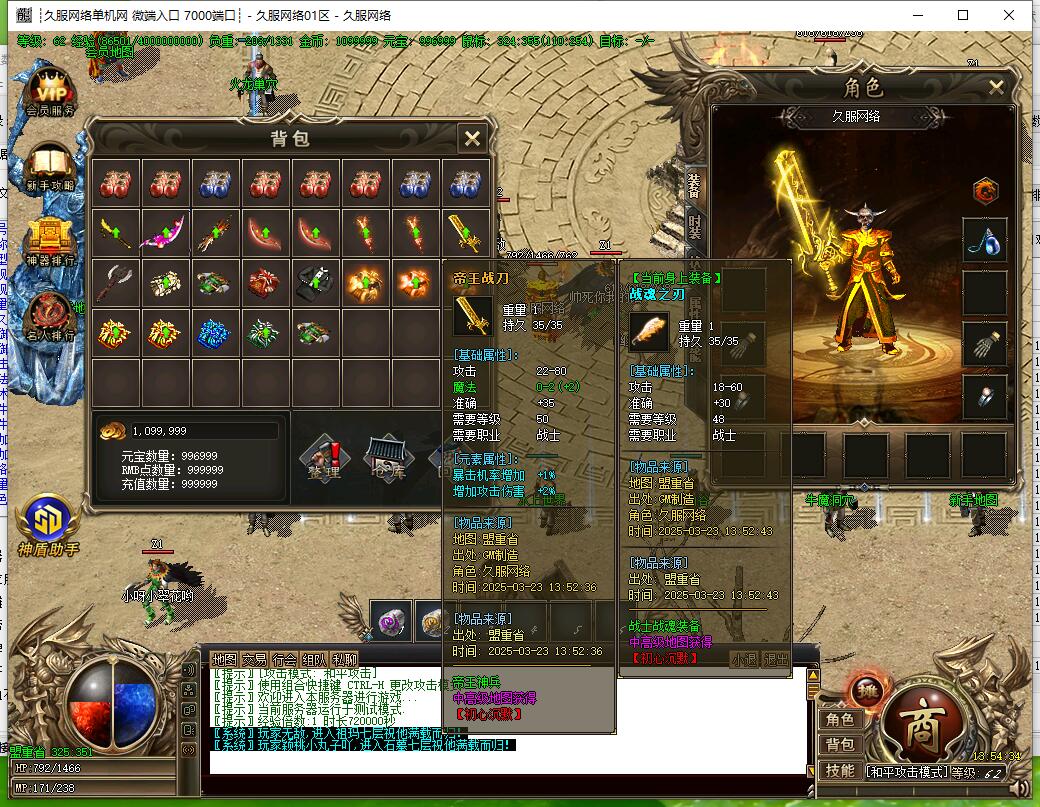Open the VIP 会员服务 menu
The height and width of the screenshot is (807, 1040).
click(51, 91)
